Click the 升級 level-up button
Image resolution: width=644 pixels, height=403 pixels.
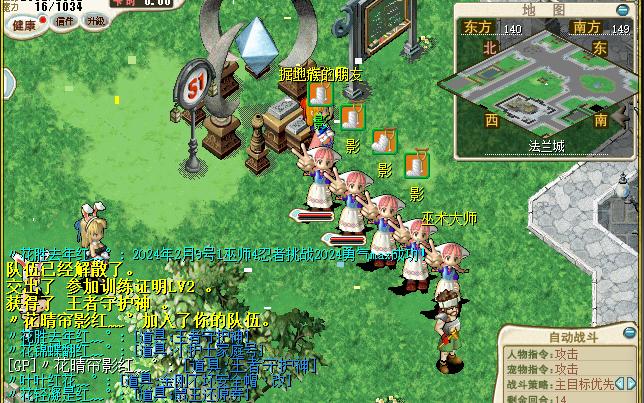click(96, 21)
